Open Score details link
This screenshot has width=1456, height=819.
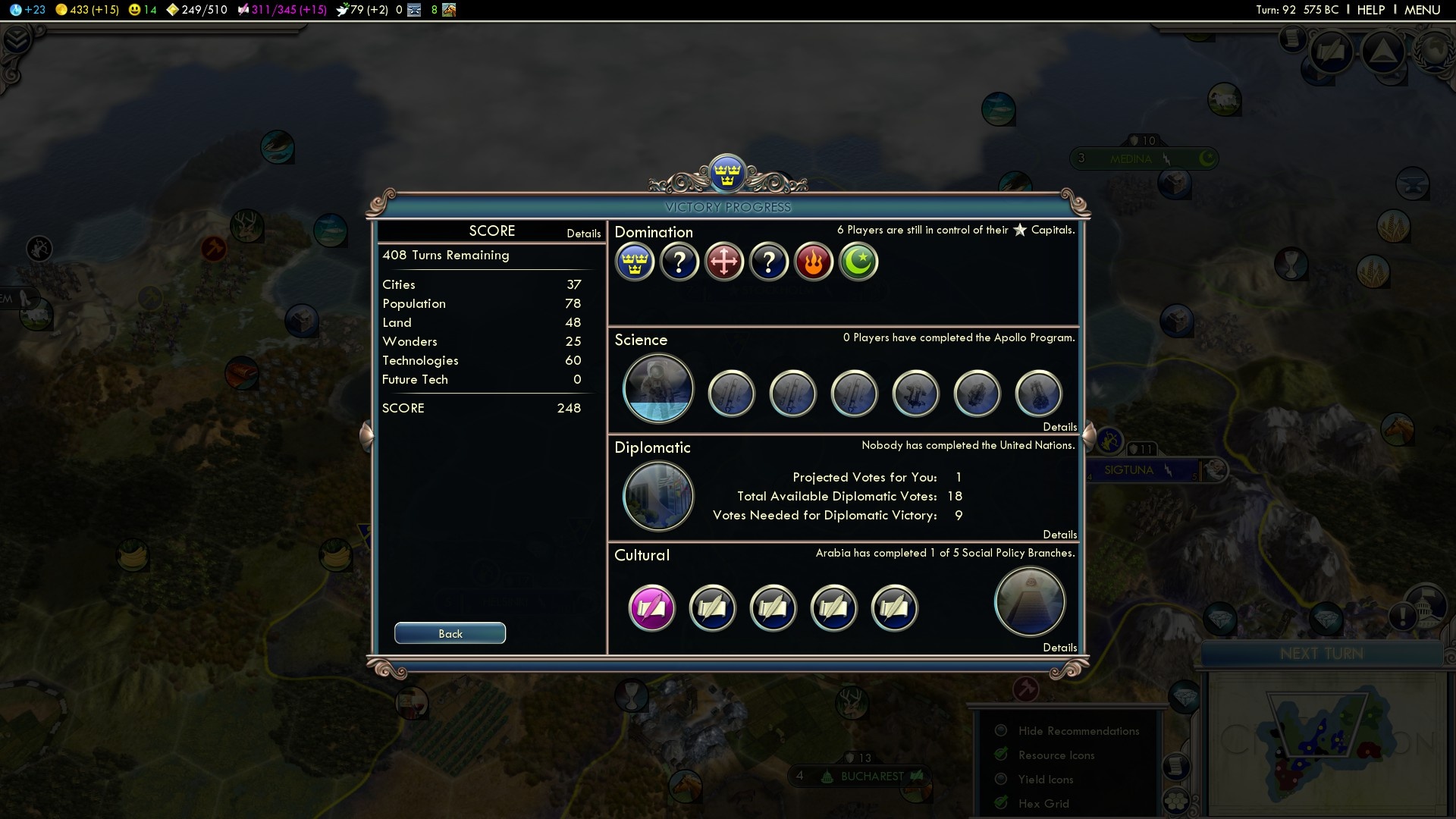(x=583, y=234)
